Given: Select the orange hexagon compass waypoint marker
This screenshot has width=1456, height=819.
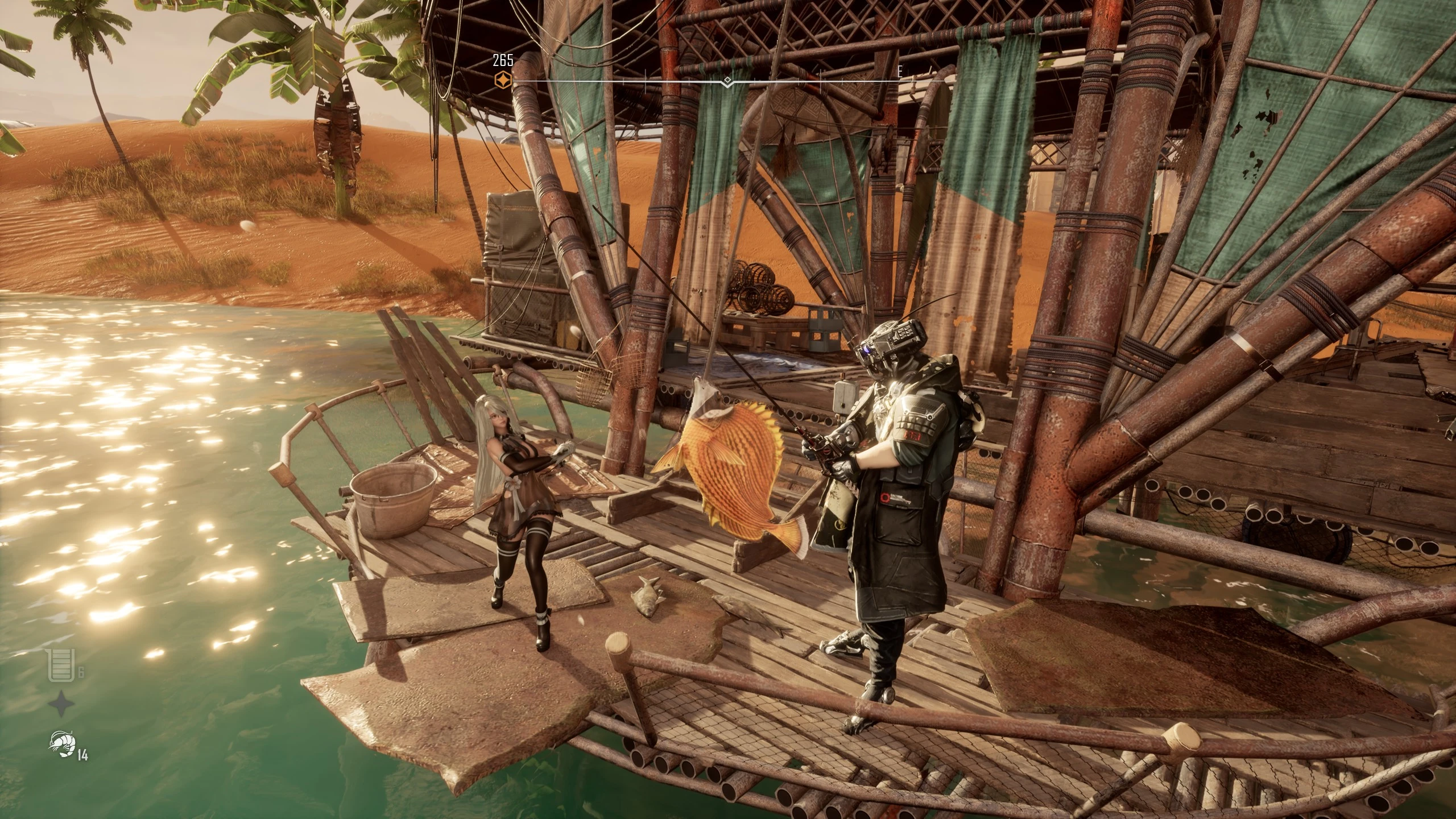Looking at the screenshot, I should coord(503,81).
